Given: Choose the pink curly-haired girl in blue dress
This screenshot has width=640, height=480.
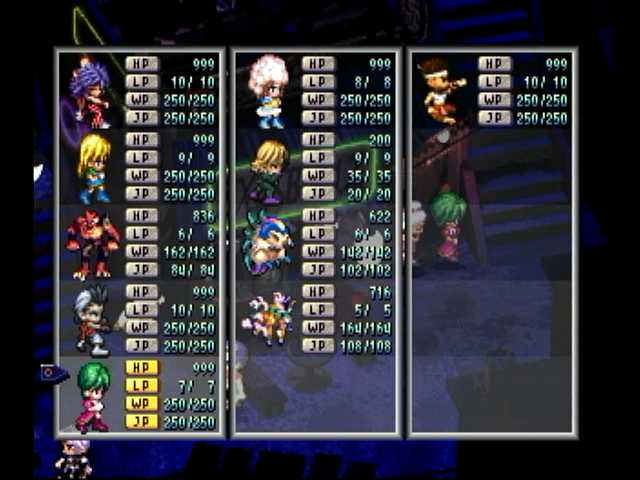Looking at the screenshot, I should tap(267, 92).
